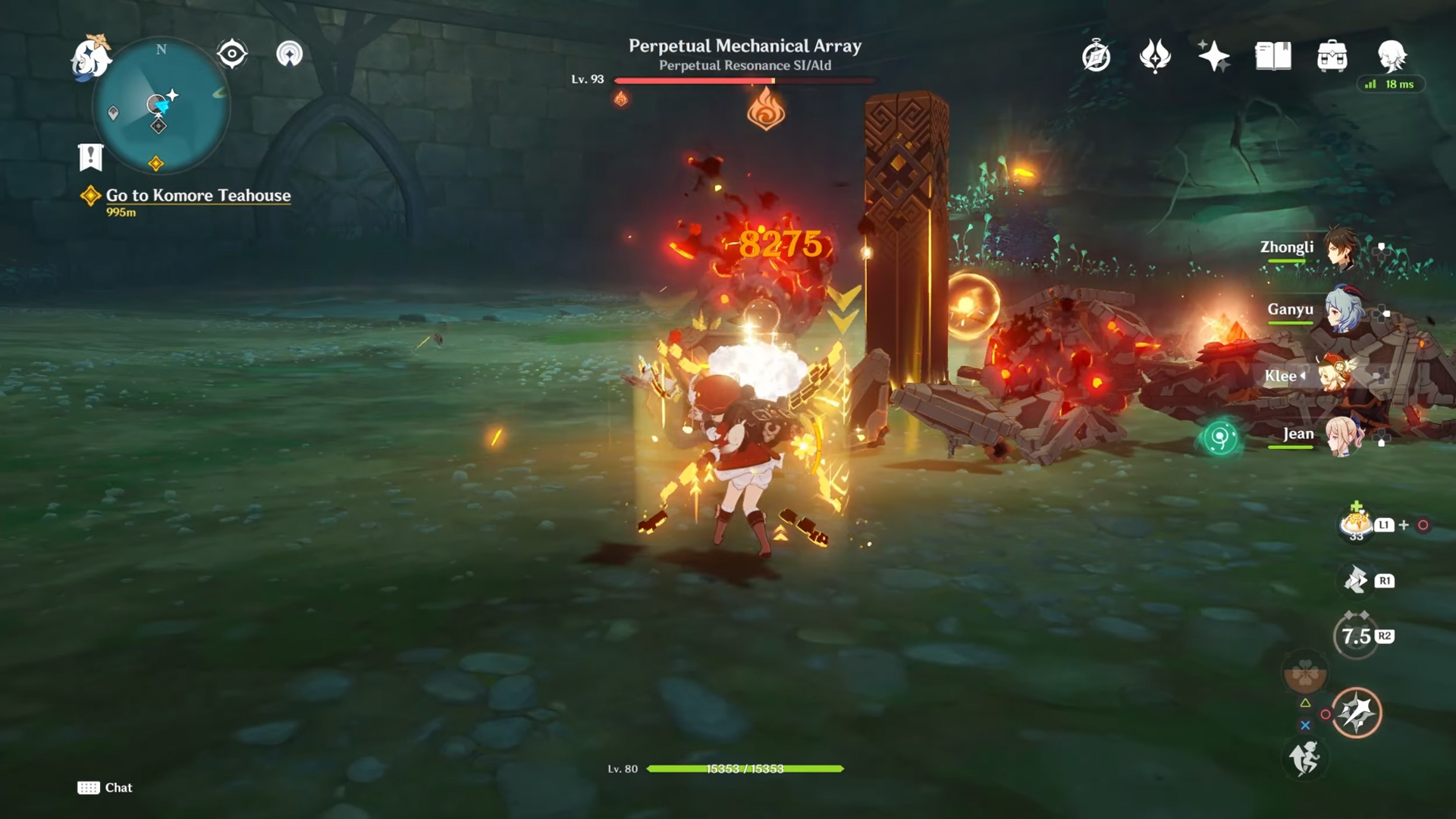Open the Paimon menu icon
Image resolution: width=1456 pixels, height=819 pixels.
92,57
